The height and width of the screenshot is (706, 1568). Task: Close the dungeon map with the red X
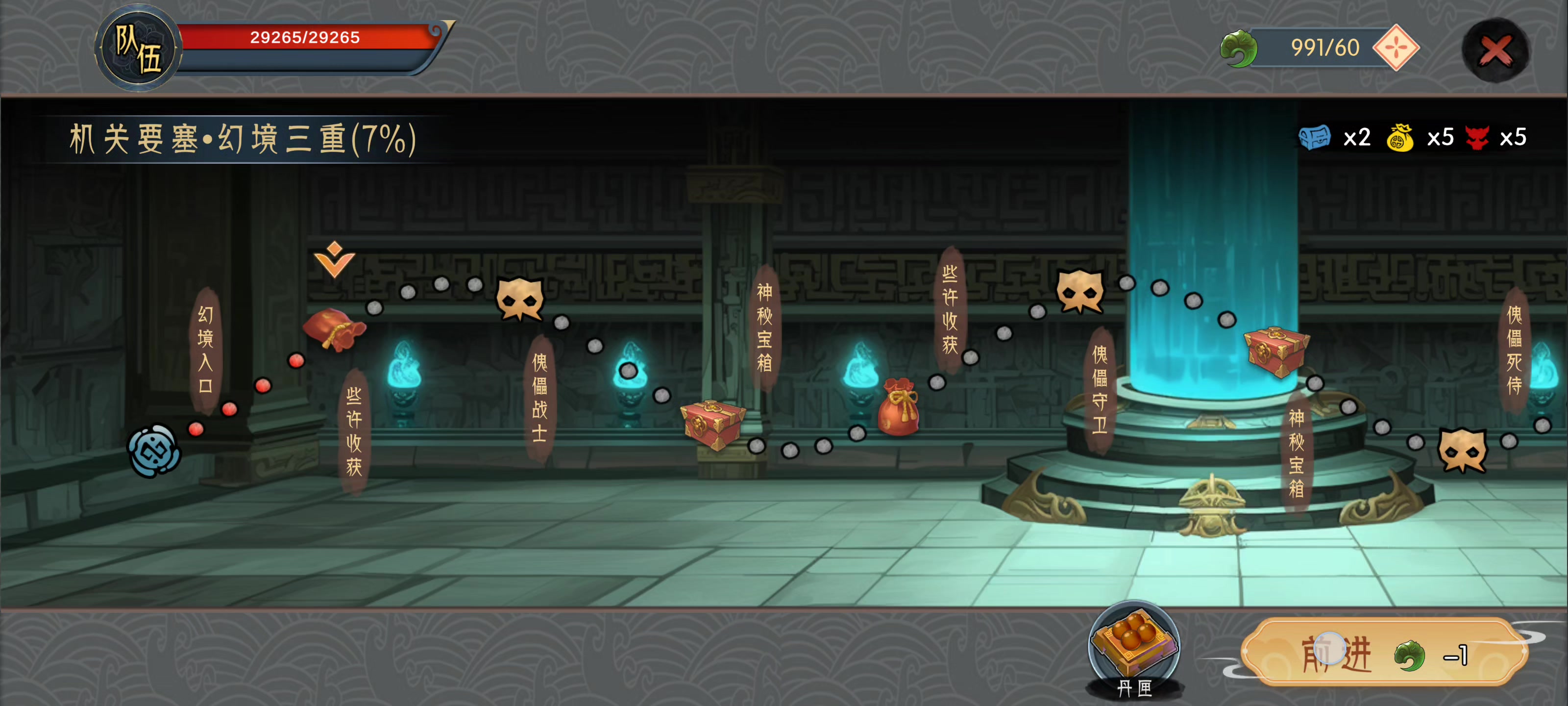pyautogui.click(x=1495, y=50)
